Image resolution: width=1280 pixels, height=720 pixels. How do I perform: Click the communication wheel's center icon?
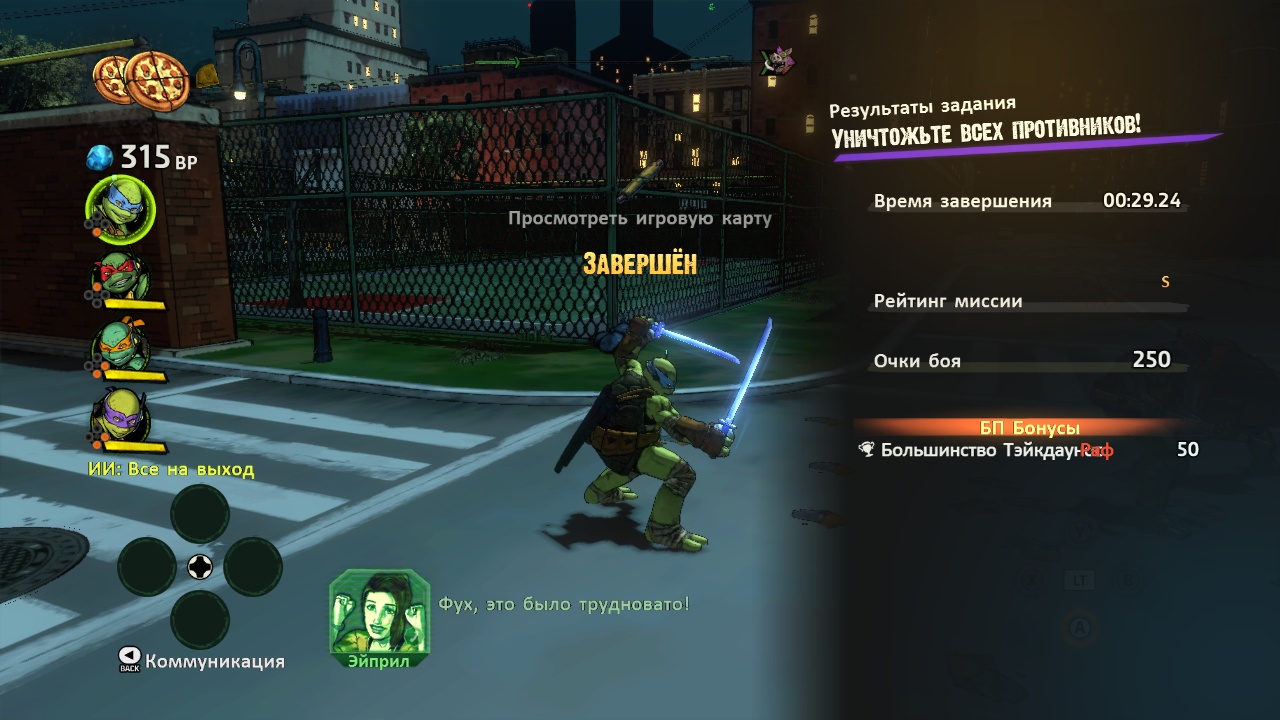pos(200,567)
